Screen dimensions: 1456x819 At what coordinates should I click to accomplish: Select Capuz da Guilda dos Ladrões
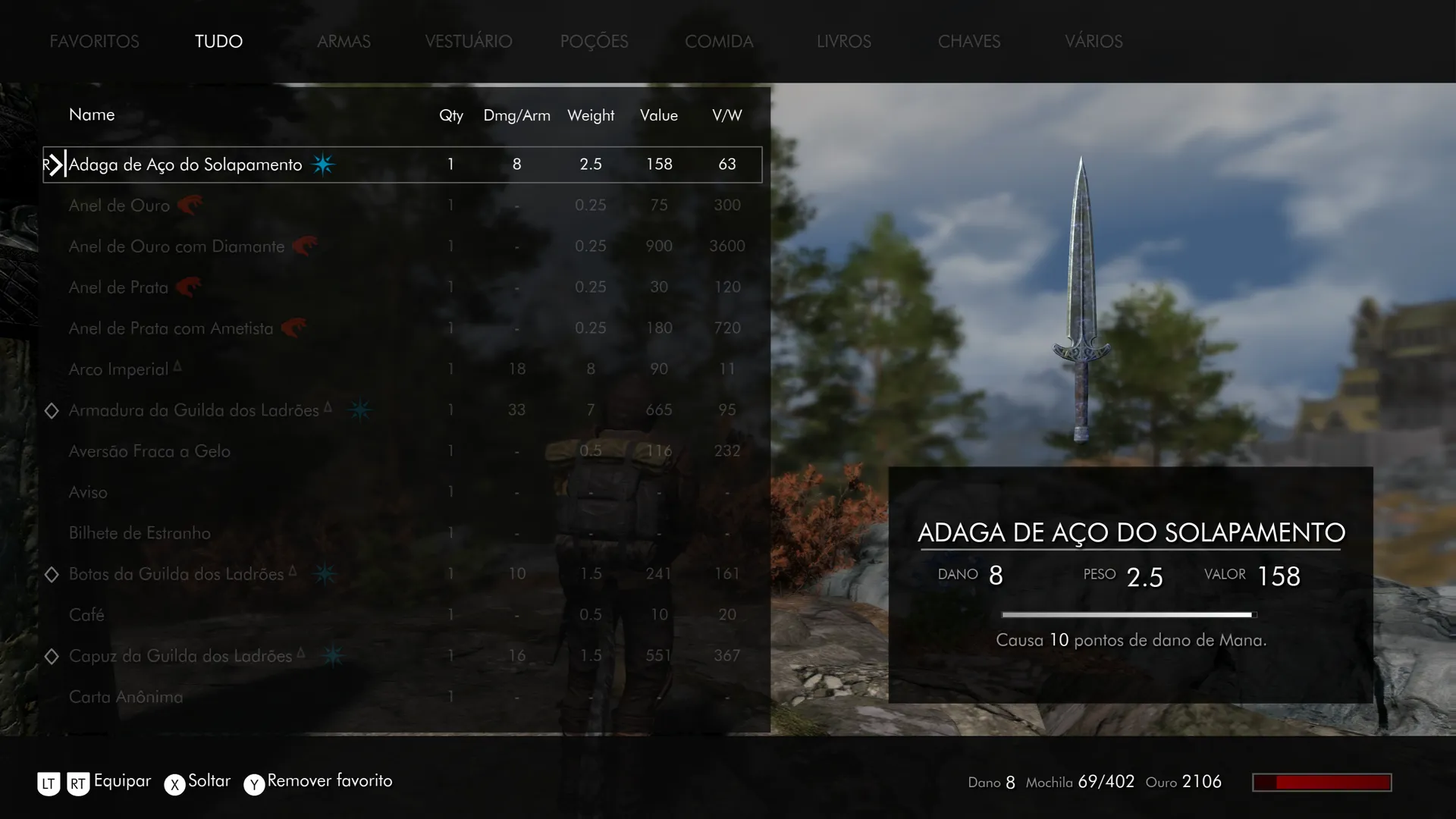(180, 656)
